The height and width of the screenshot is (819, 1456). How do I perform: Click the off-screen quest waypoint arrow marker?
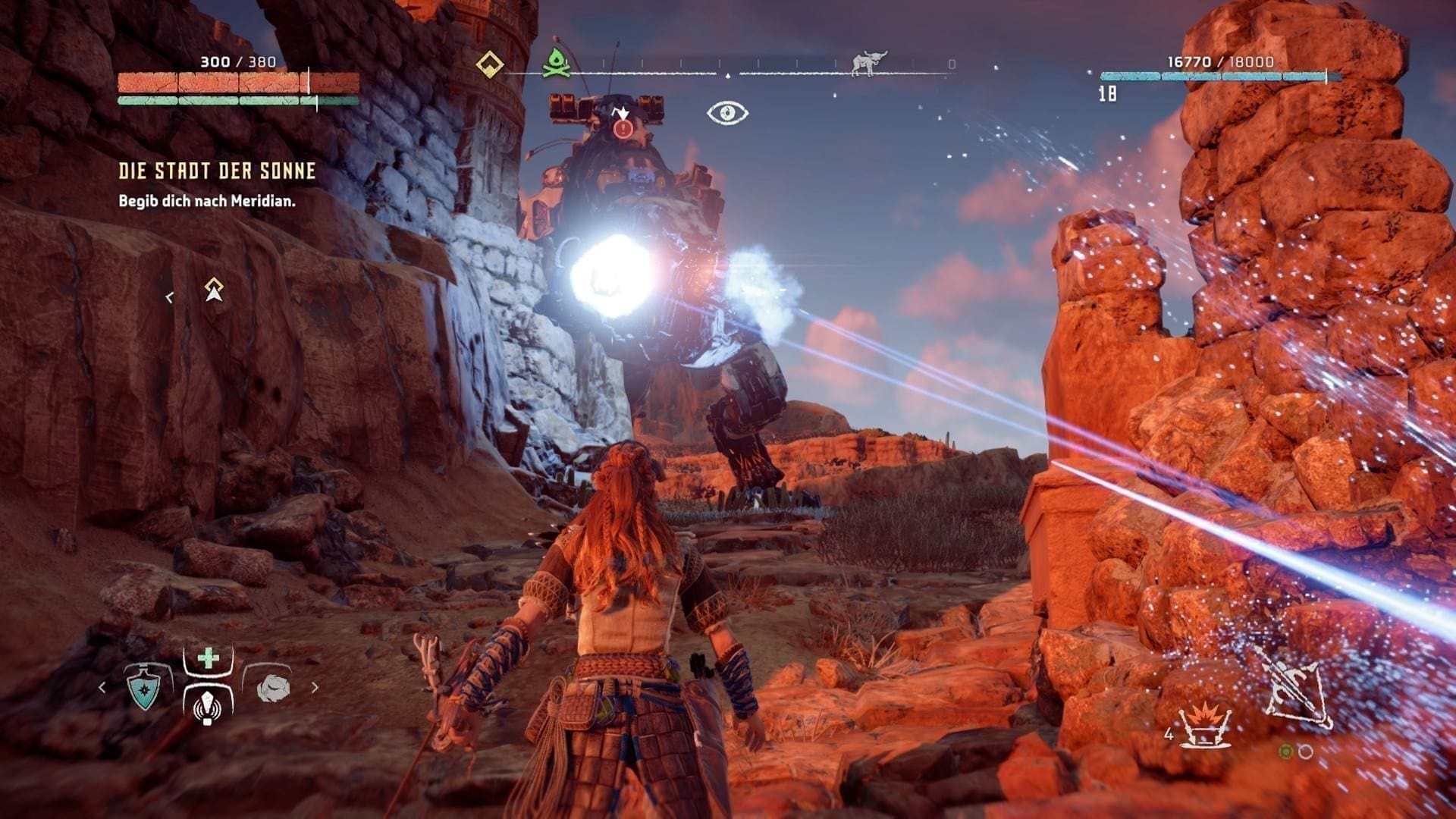click(x=214, y=289)
